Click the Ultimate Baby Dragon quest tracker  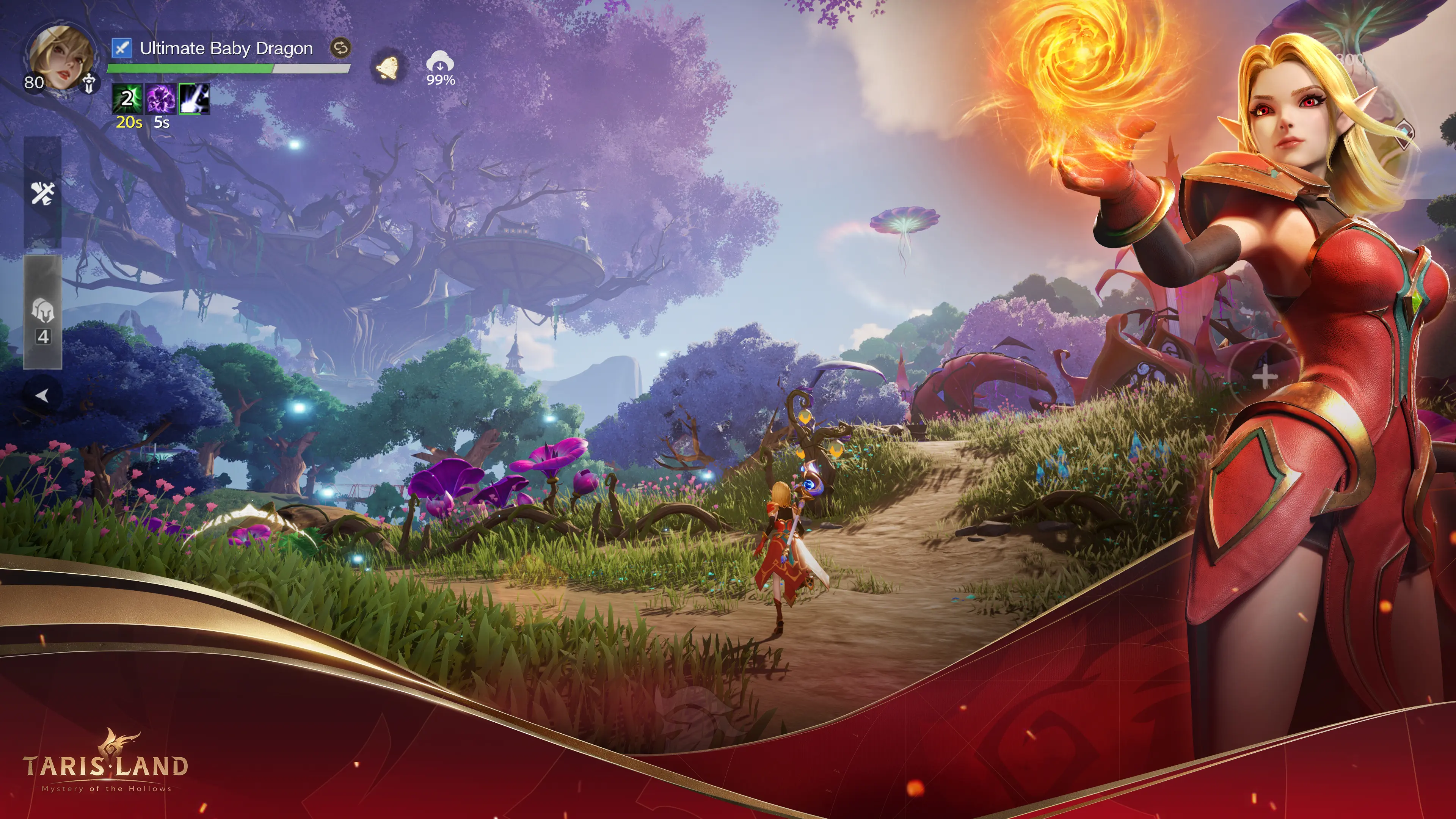pos(226,49)
